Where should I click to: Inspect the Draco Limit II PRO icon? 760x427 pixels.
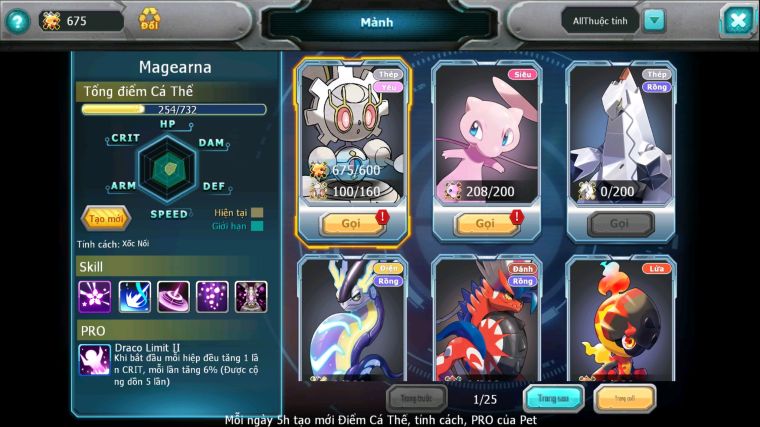tap(95, 359)
